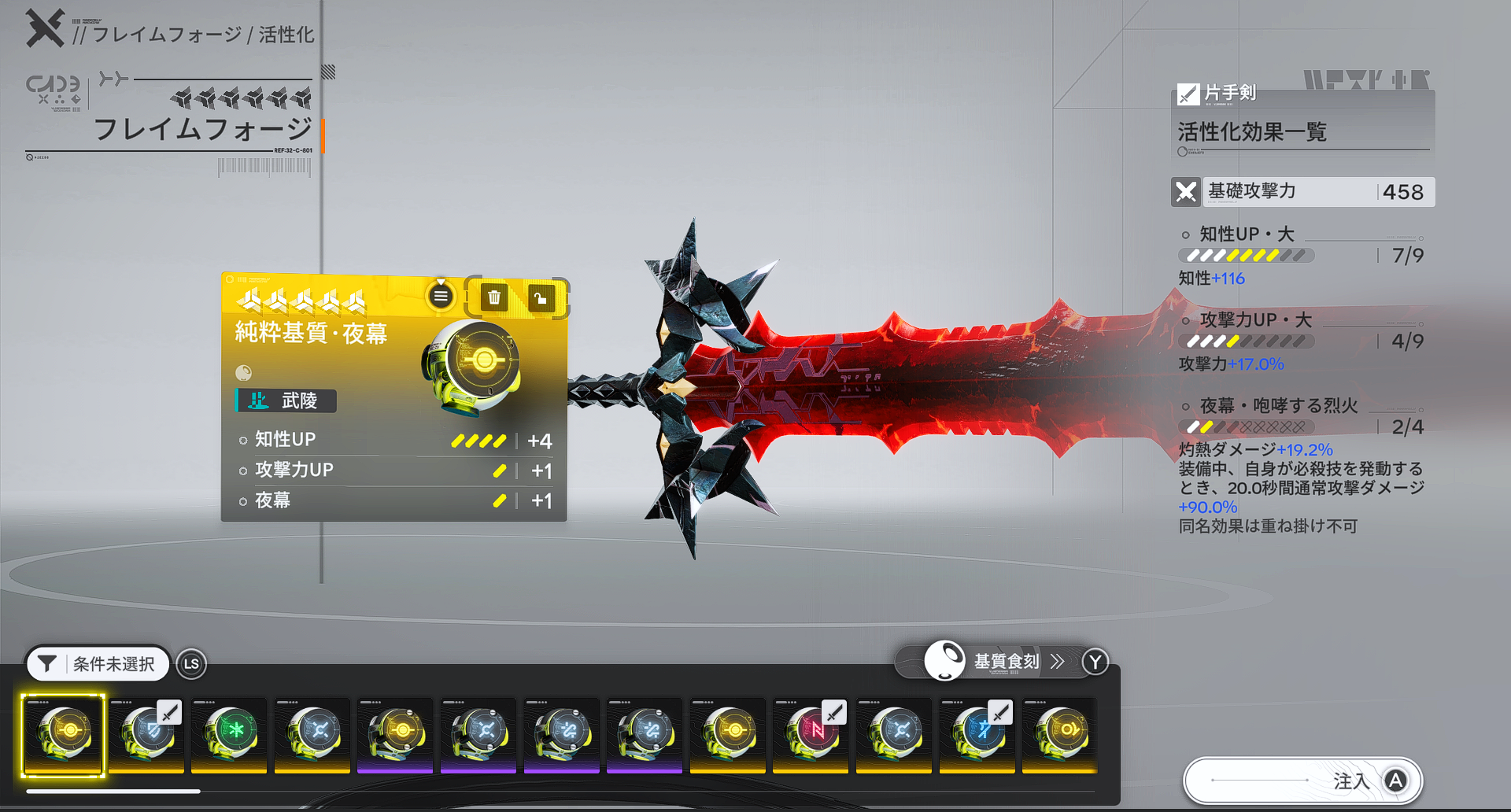Toggle the padlock on the essence card
This screenshot has height=812, width=1511.
click(541, 298)
